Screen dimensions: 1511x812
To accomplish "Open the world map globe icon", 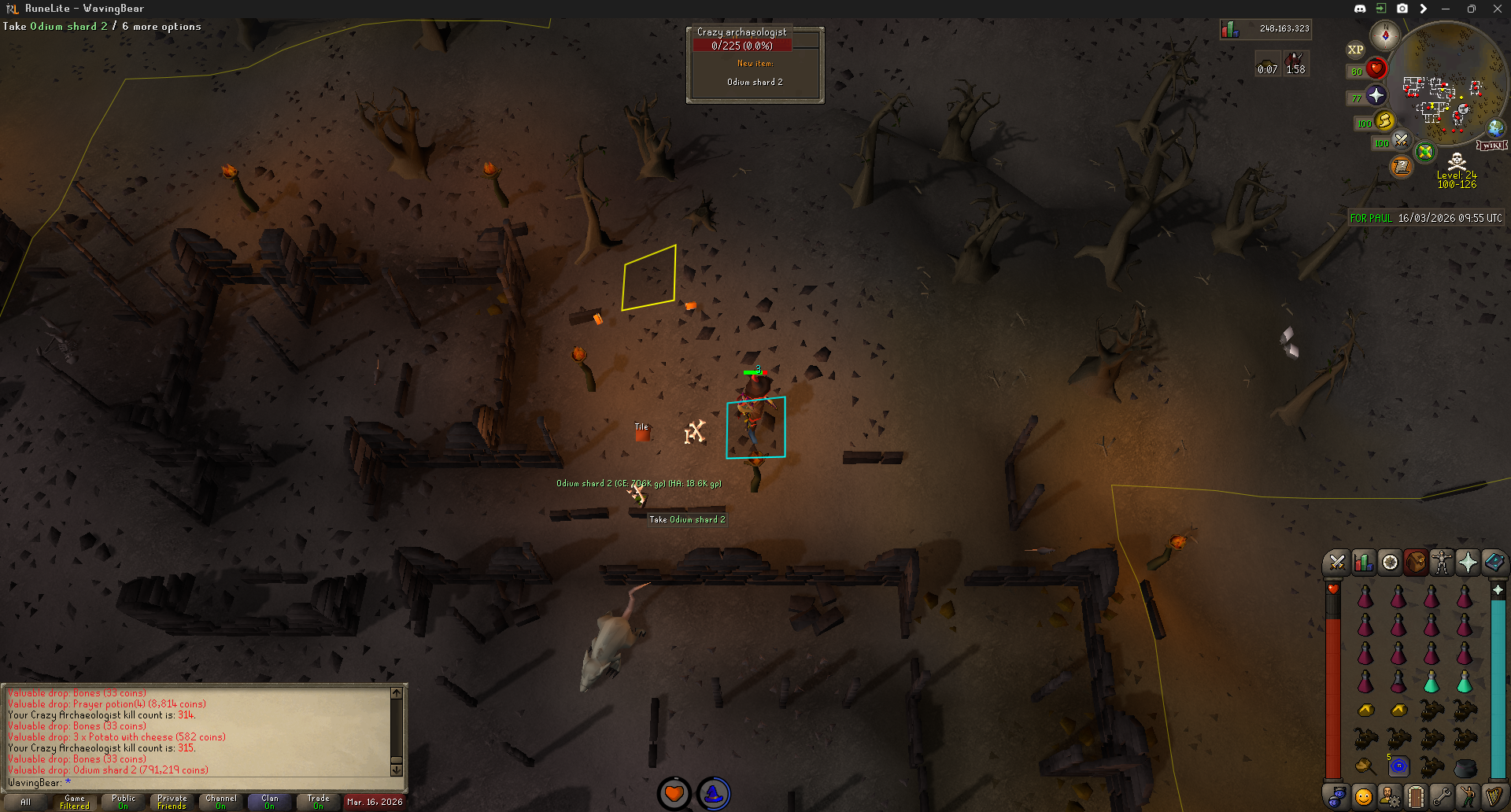I will pyautogui.click(x=1495, y=127).
